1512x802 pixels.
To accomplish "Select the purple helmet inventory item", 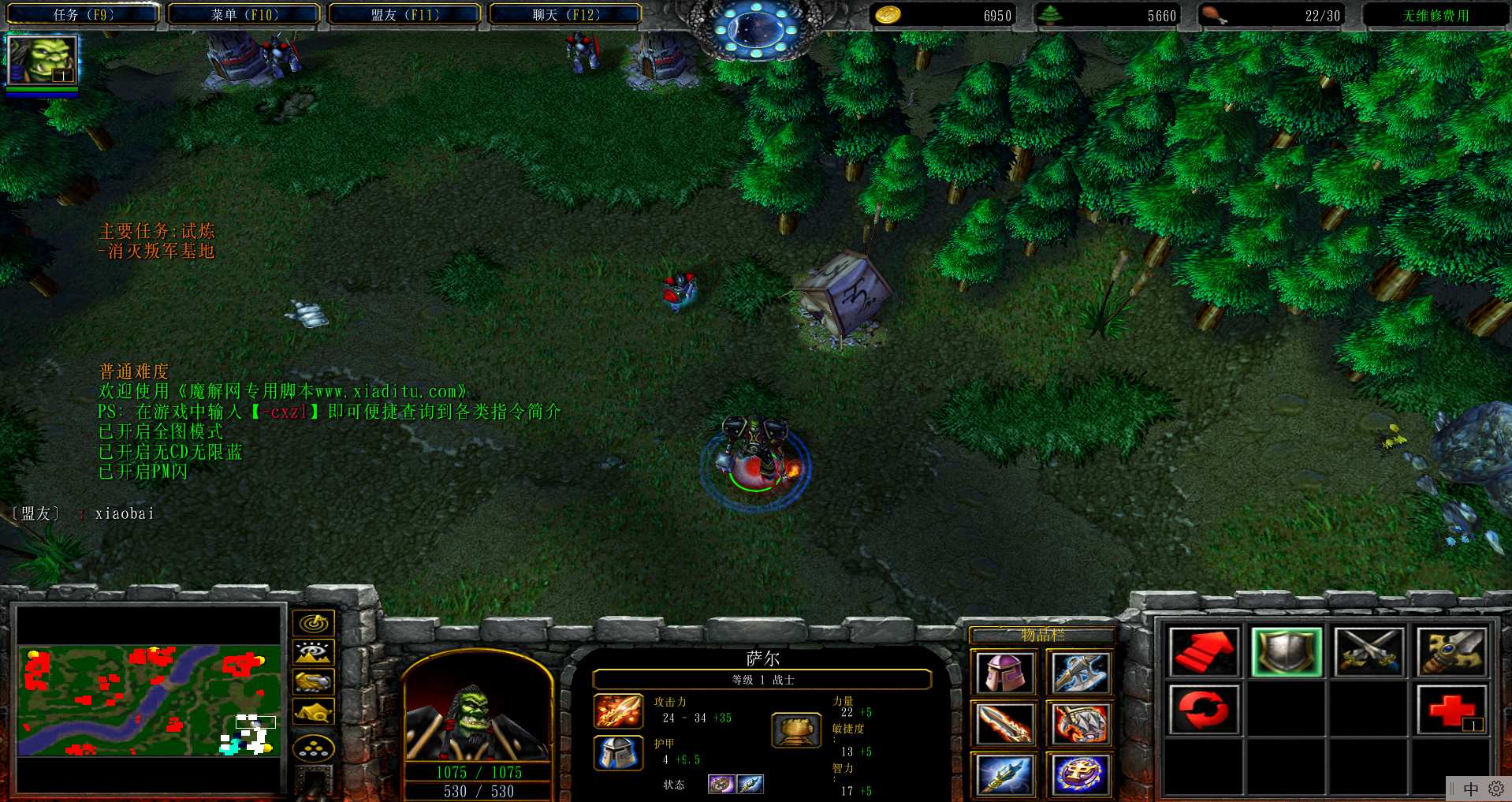I will pos(1004,673).
